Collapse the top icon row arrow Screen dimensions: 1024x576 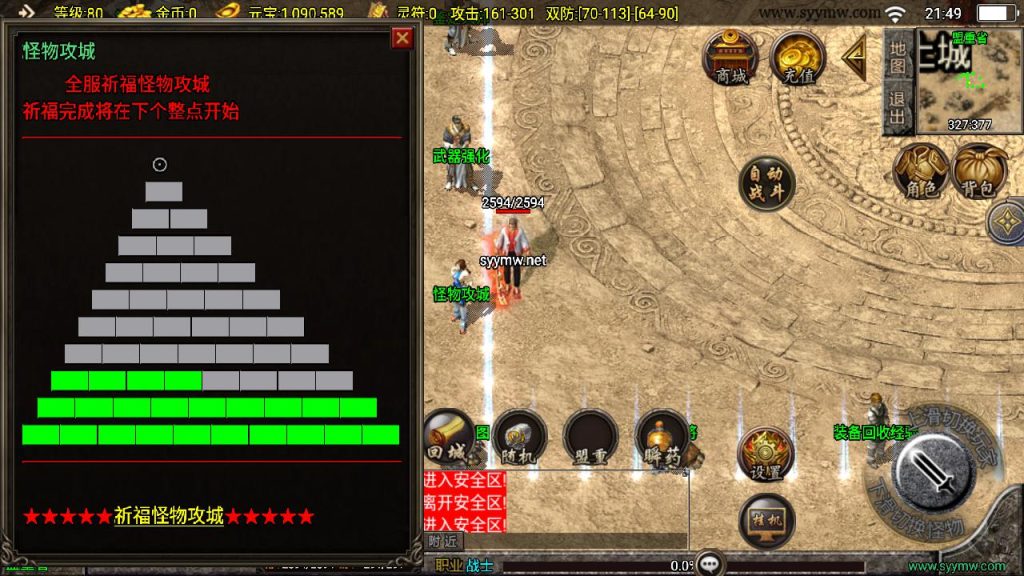tap(854, 58)
